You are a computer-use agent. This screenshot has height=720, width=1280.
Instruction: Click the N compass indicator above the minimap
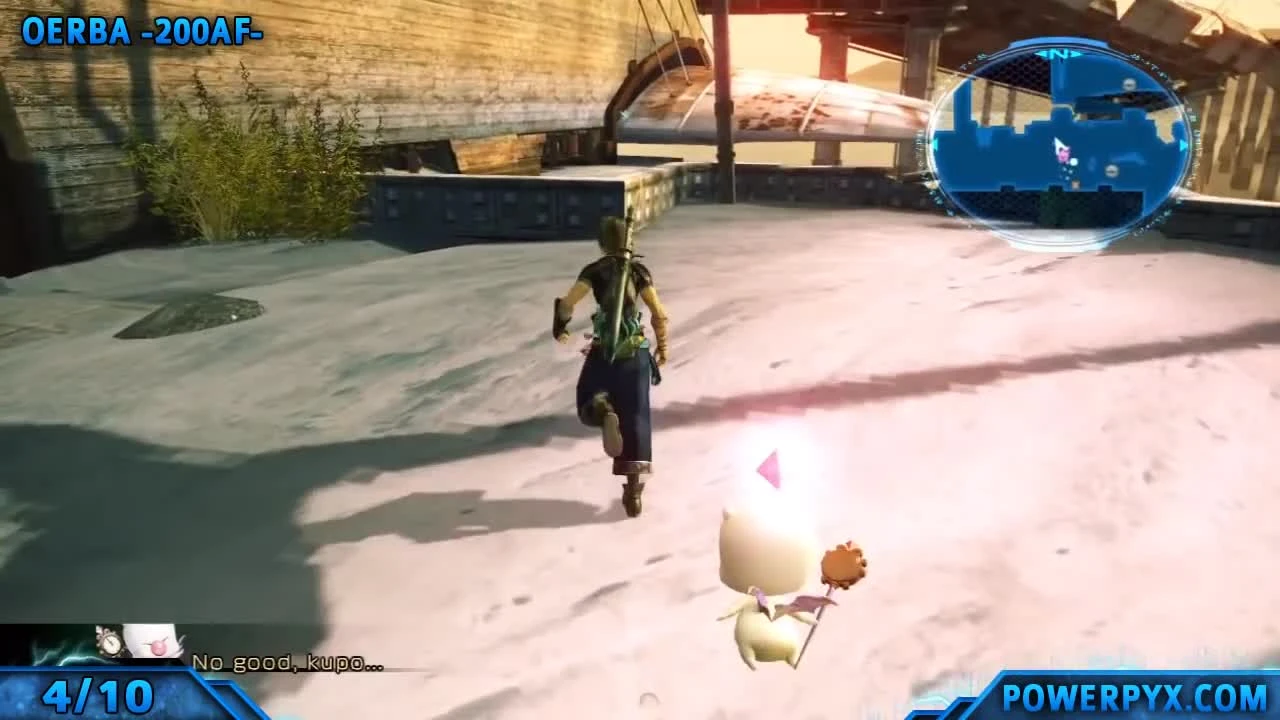pyautogui.click(x=1057, y=53)
